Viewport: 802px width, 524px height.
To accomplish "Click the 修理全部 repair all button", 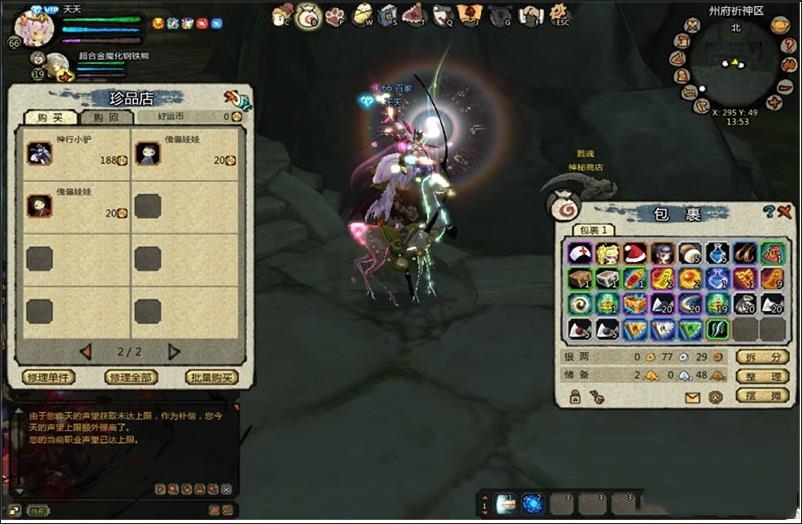I will pyautogui.click(x=130, y=378).
